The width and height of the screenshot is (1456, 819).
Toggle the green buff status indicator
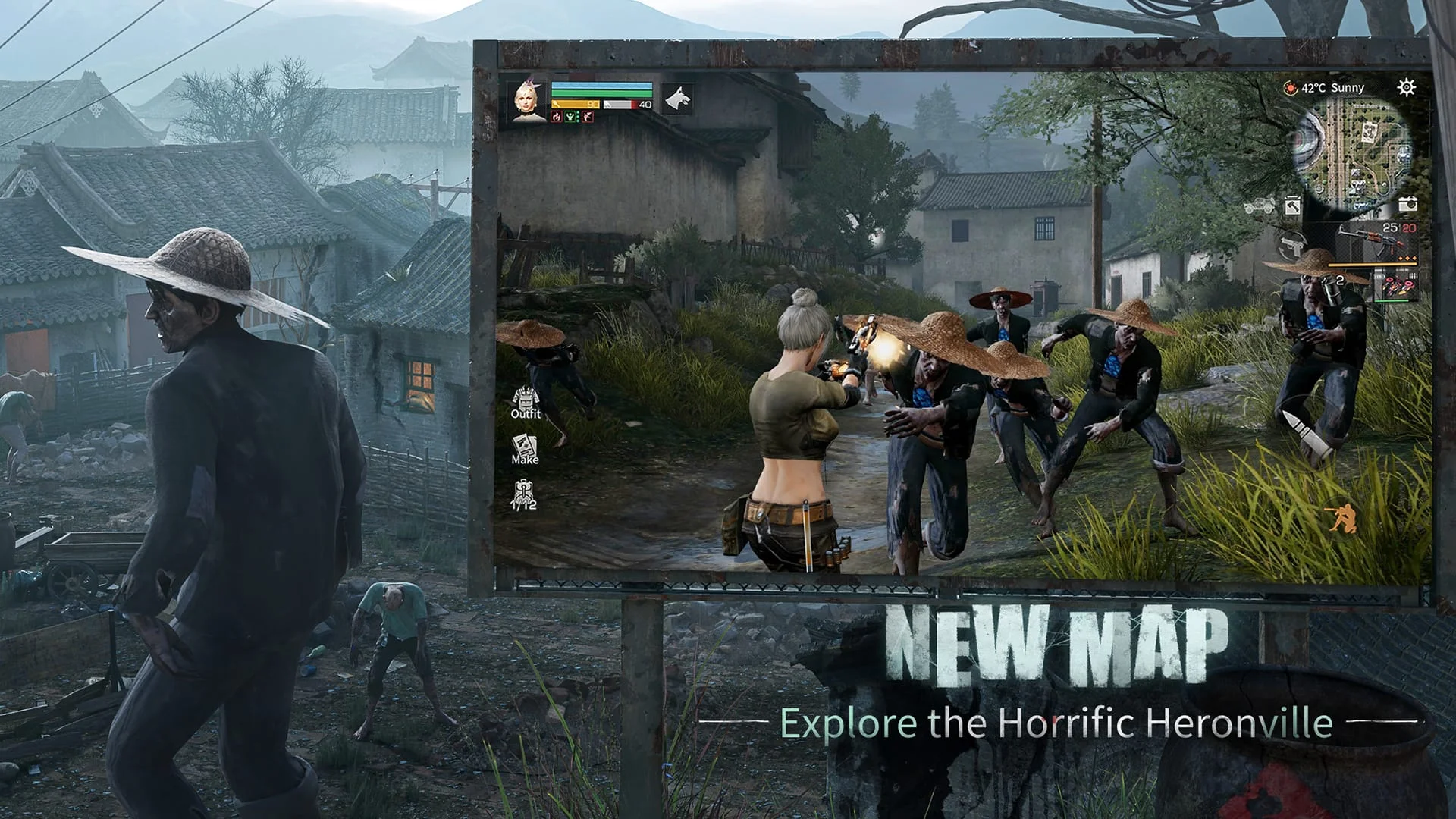(x=571, y=118)
